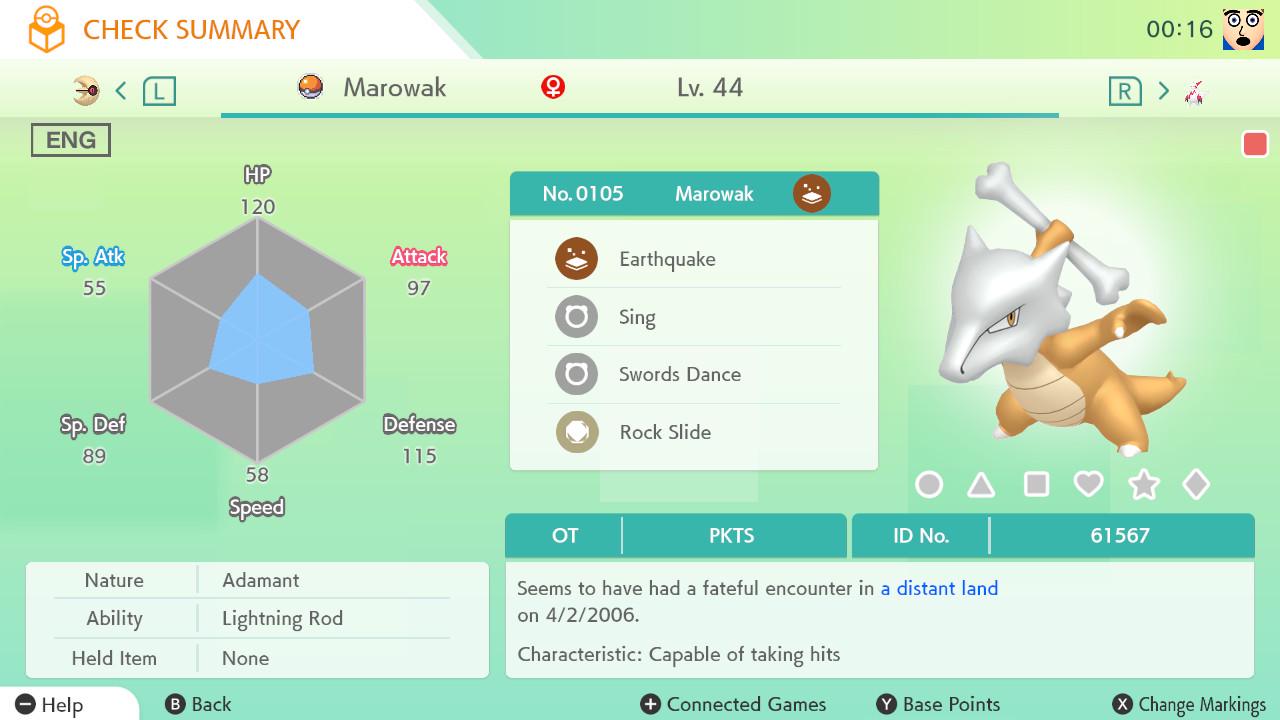The width and height of the screenshot is (1280, 720).
Task: Toggle the circle marking
Action: coord(929,485)
